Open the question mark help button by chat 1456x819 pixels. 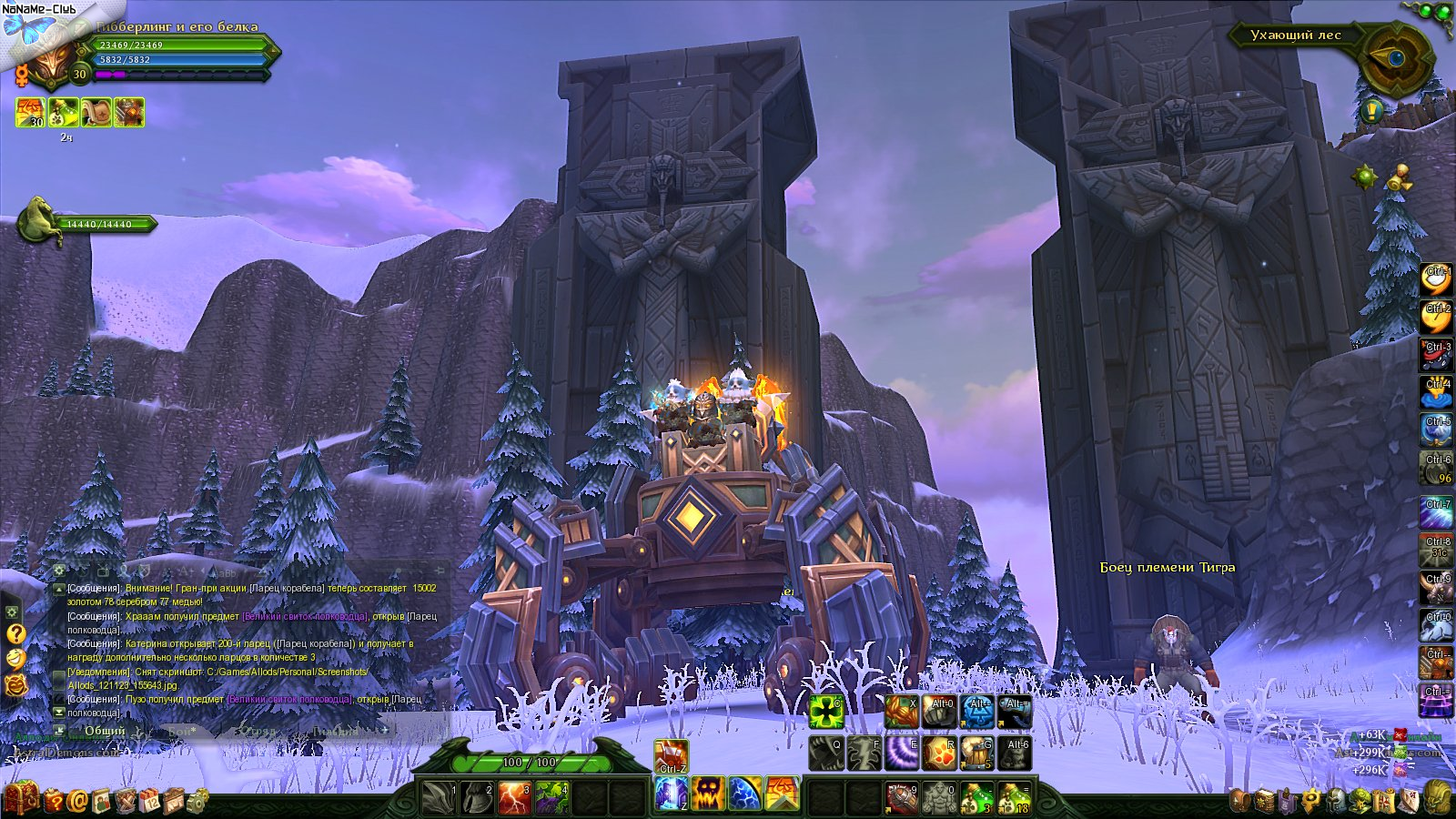[15, 633]
